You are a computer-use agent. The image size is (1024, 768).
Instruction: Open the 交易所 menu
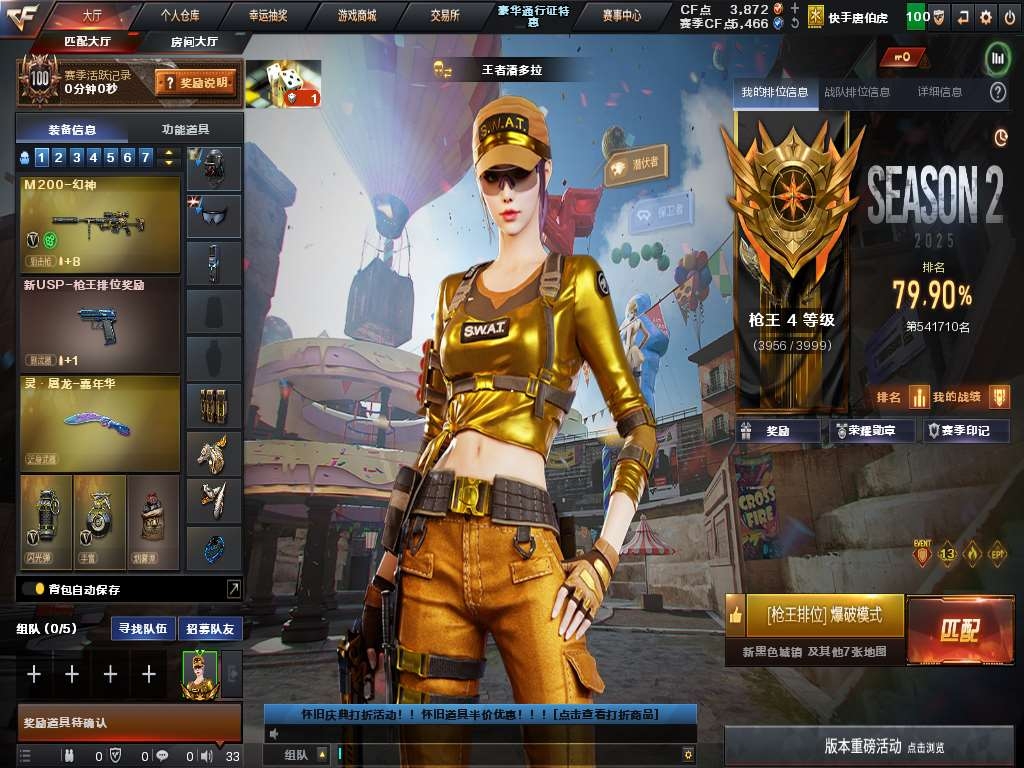tap(445, 16)
